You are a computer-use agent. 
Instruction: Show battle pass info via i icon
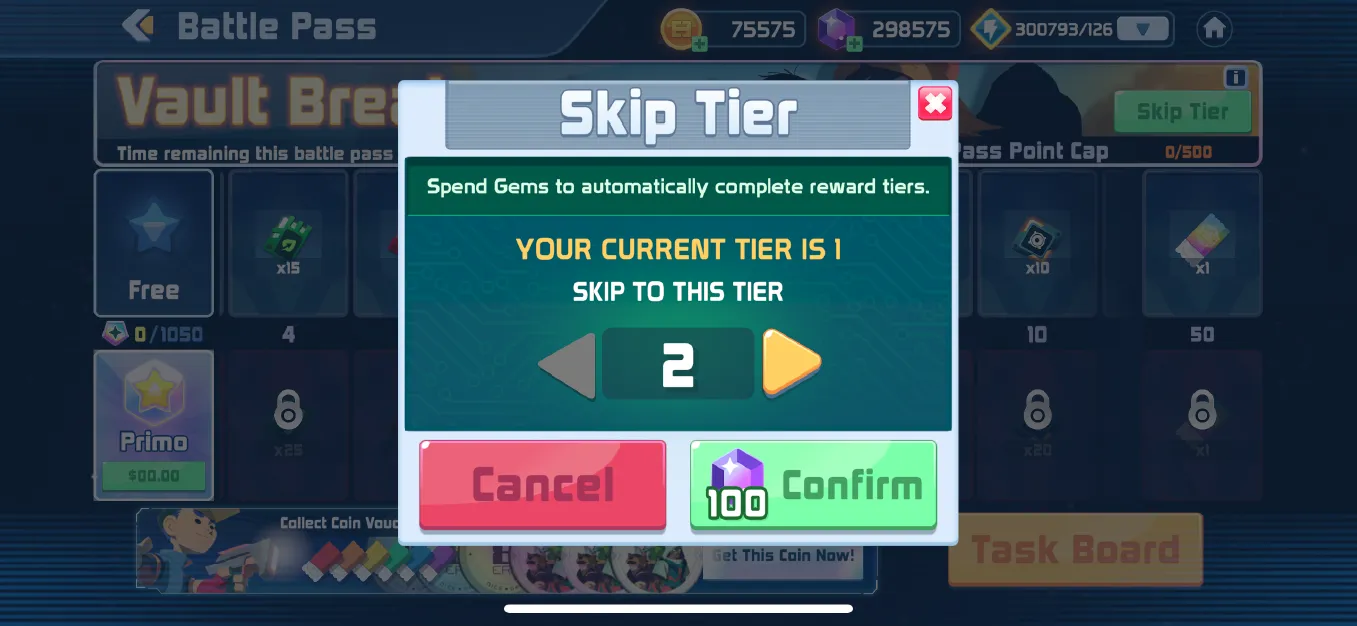[x=1235, y=78]
